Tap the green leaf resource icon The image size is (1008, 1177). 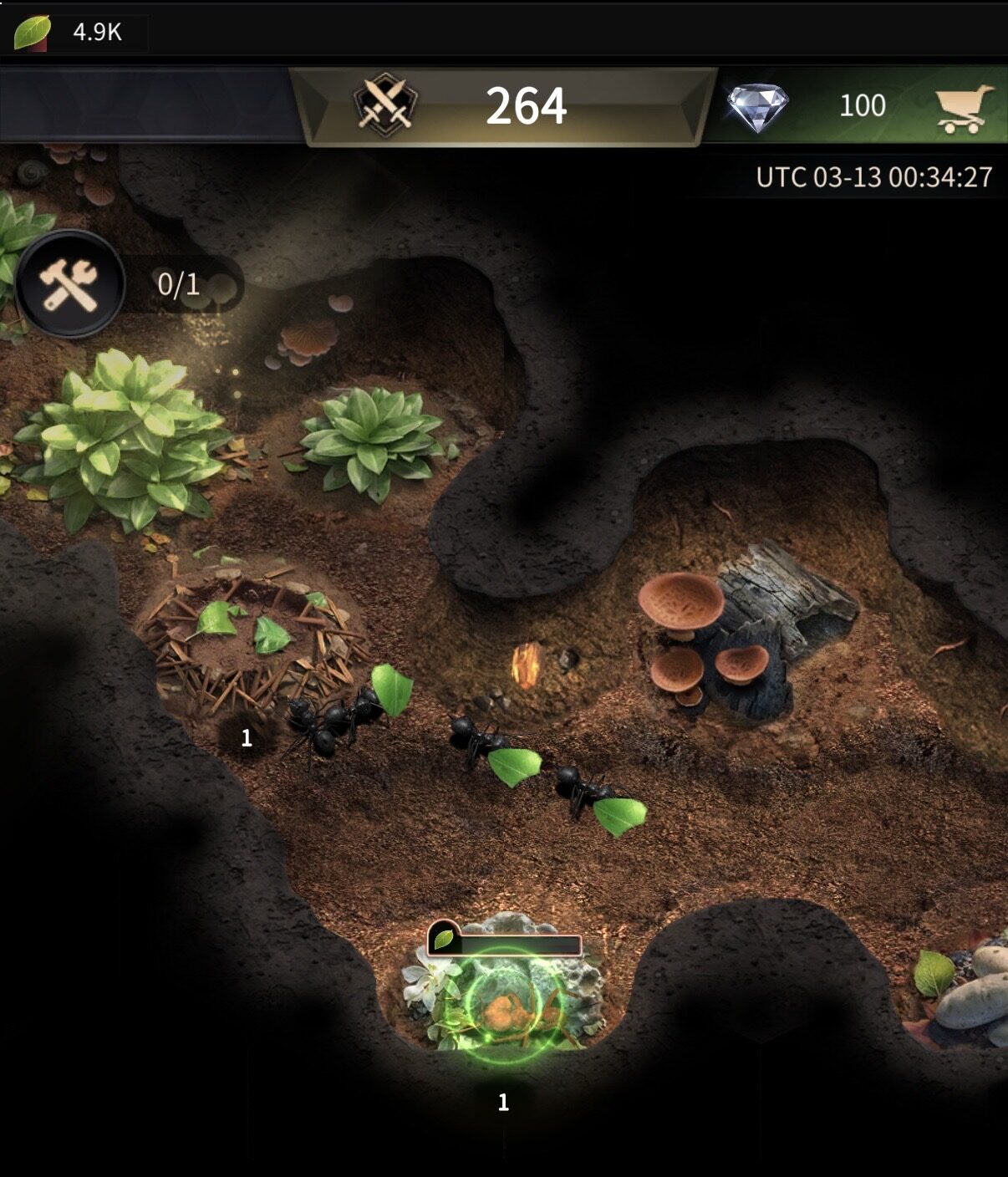coord(32,33)
